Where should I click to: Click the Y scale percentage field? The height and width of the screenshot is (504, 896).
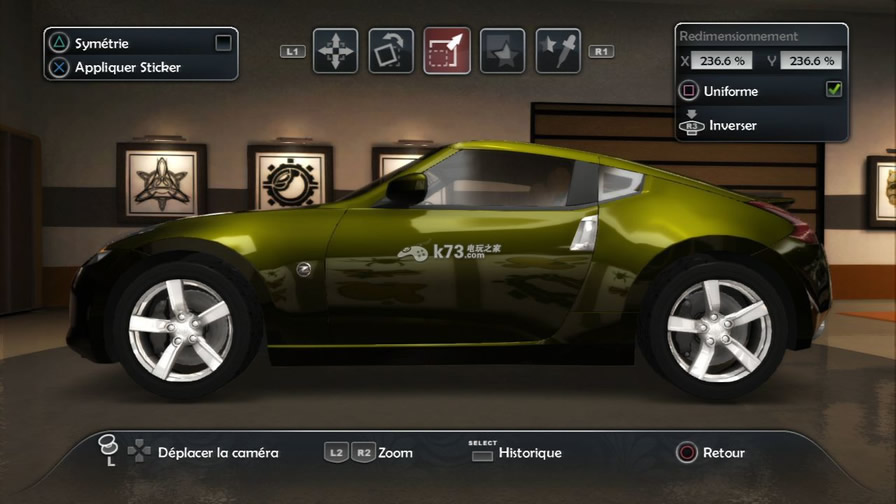click(x=811, y=61)
